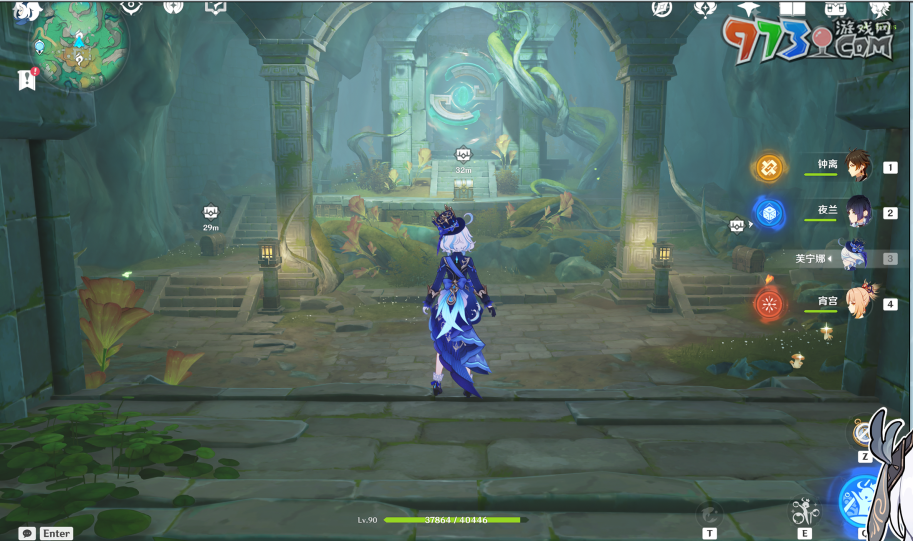Trigger 夜兰's blue dice burst icon
This screenshot has width=913, height=541.
769,212
